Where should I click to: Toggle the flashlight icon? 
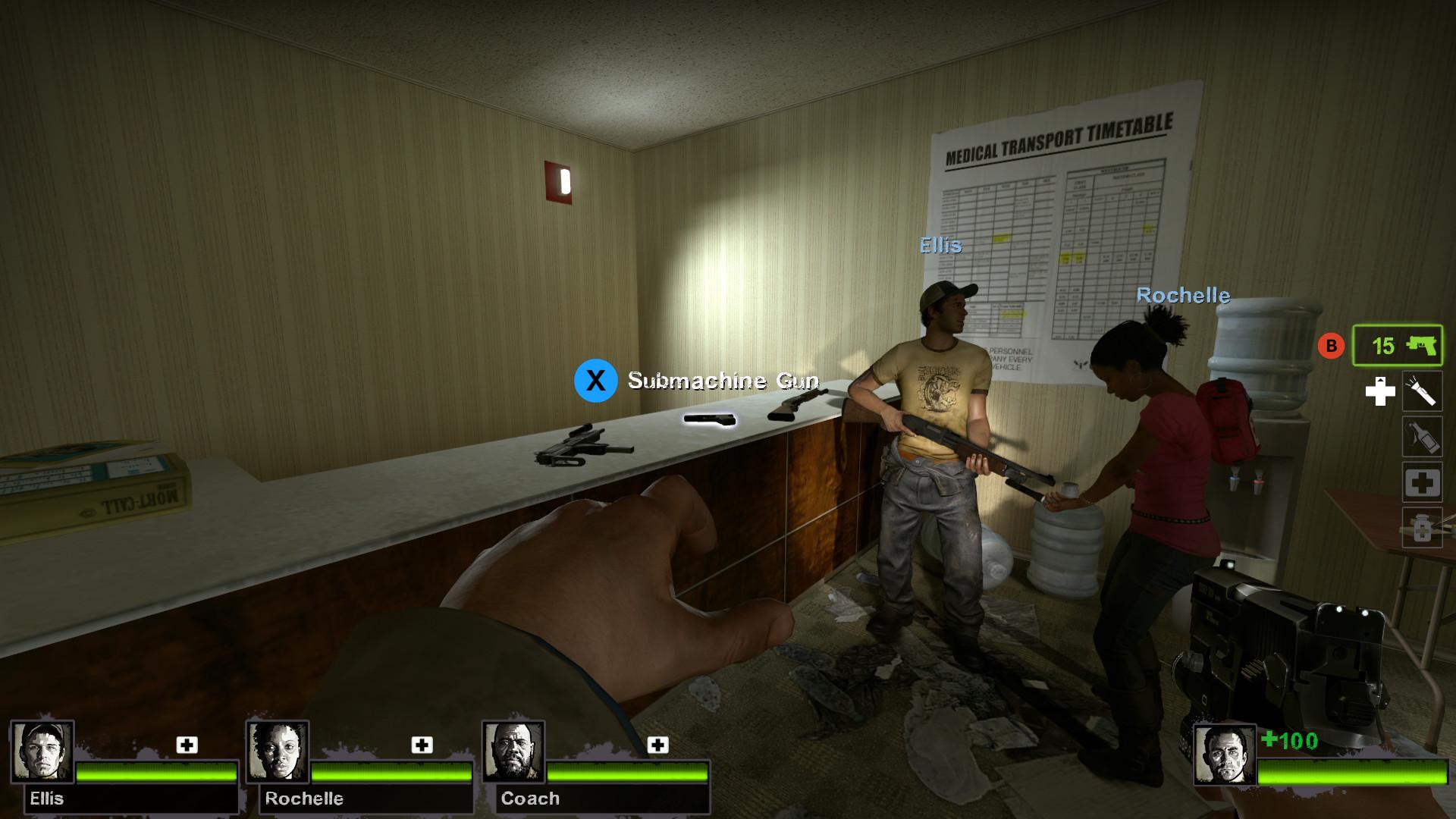(1422, 391)
